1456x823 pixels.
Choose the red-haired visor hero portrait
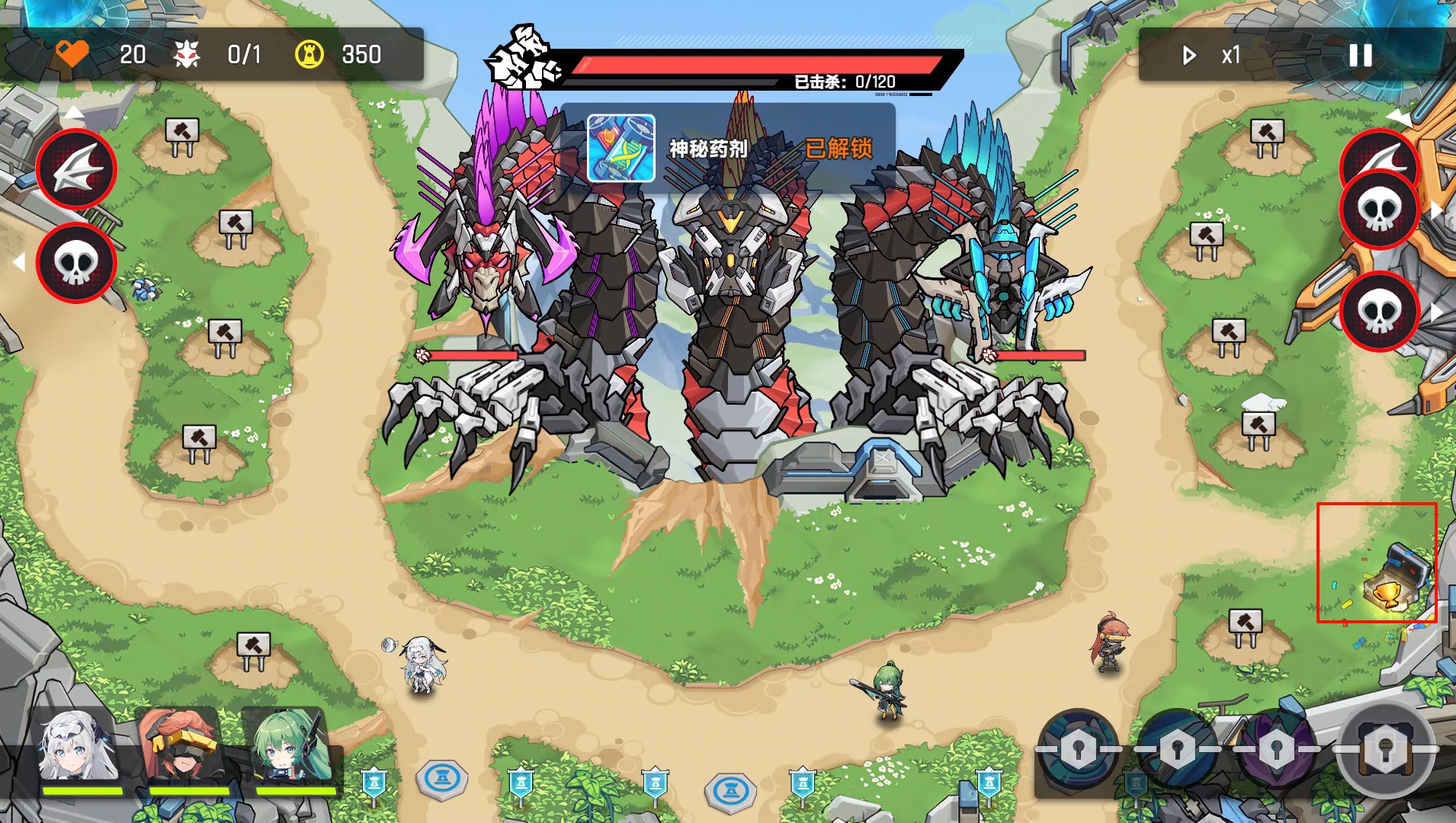(184, 750)
